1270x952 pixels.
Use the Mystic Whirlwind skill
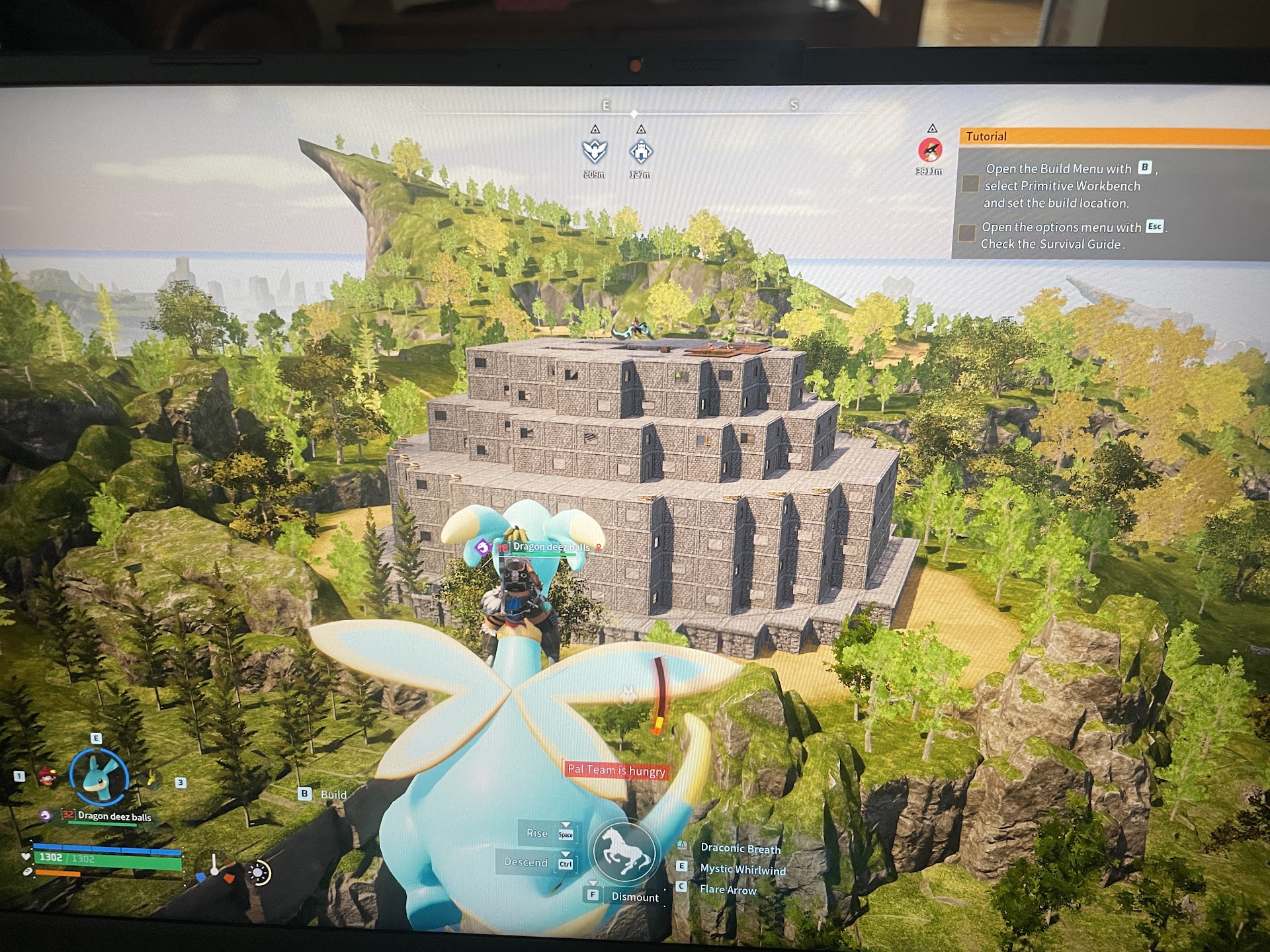(x=742, y=869)
